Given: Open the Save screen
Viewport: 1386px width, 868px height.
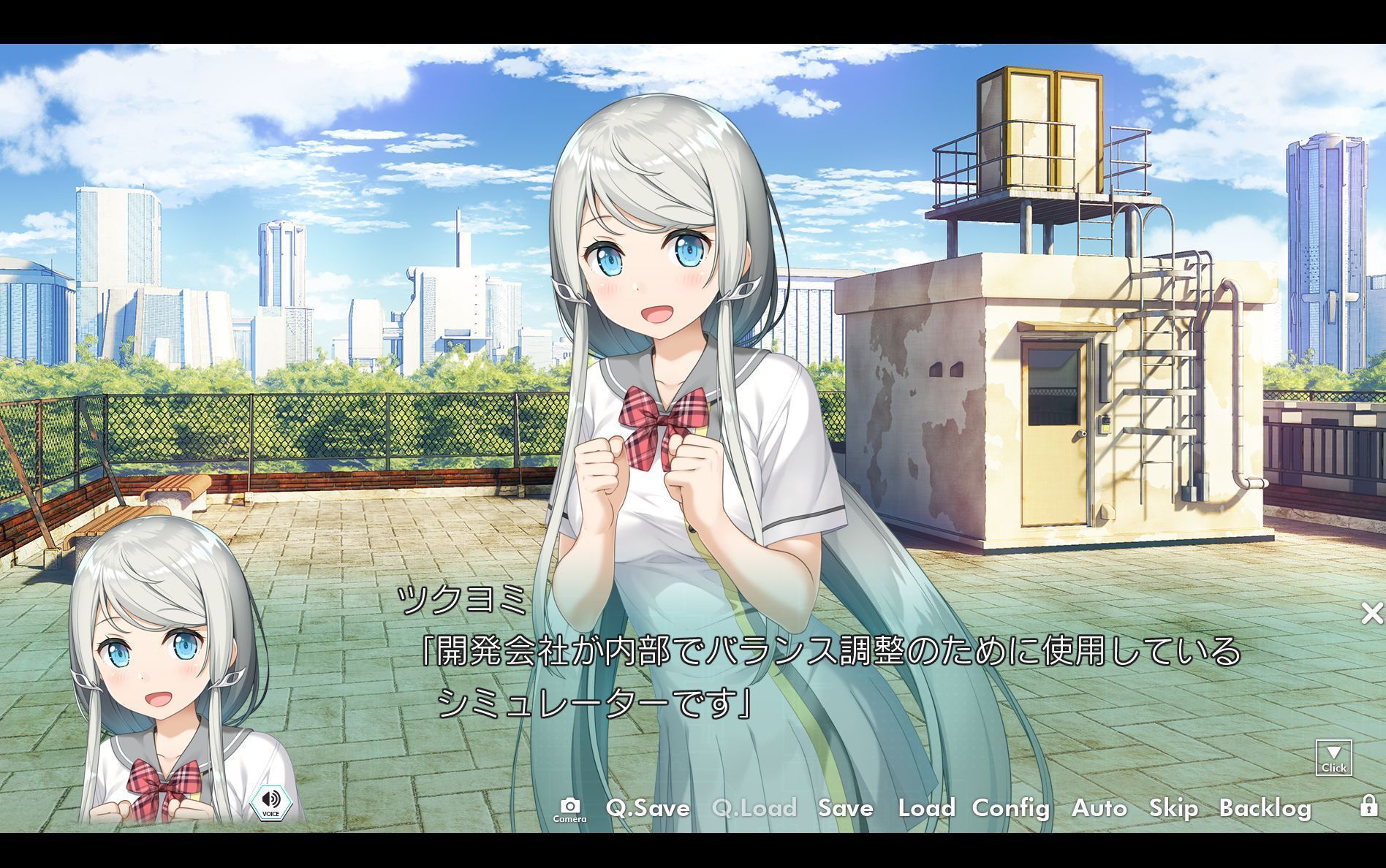Looking at the screenshot, I should [844, 809].
